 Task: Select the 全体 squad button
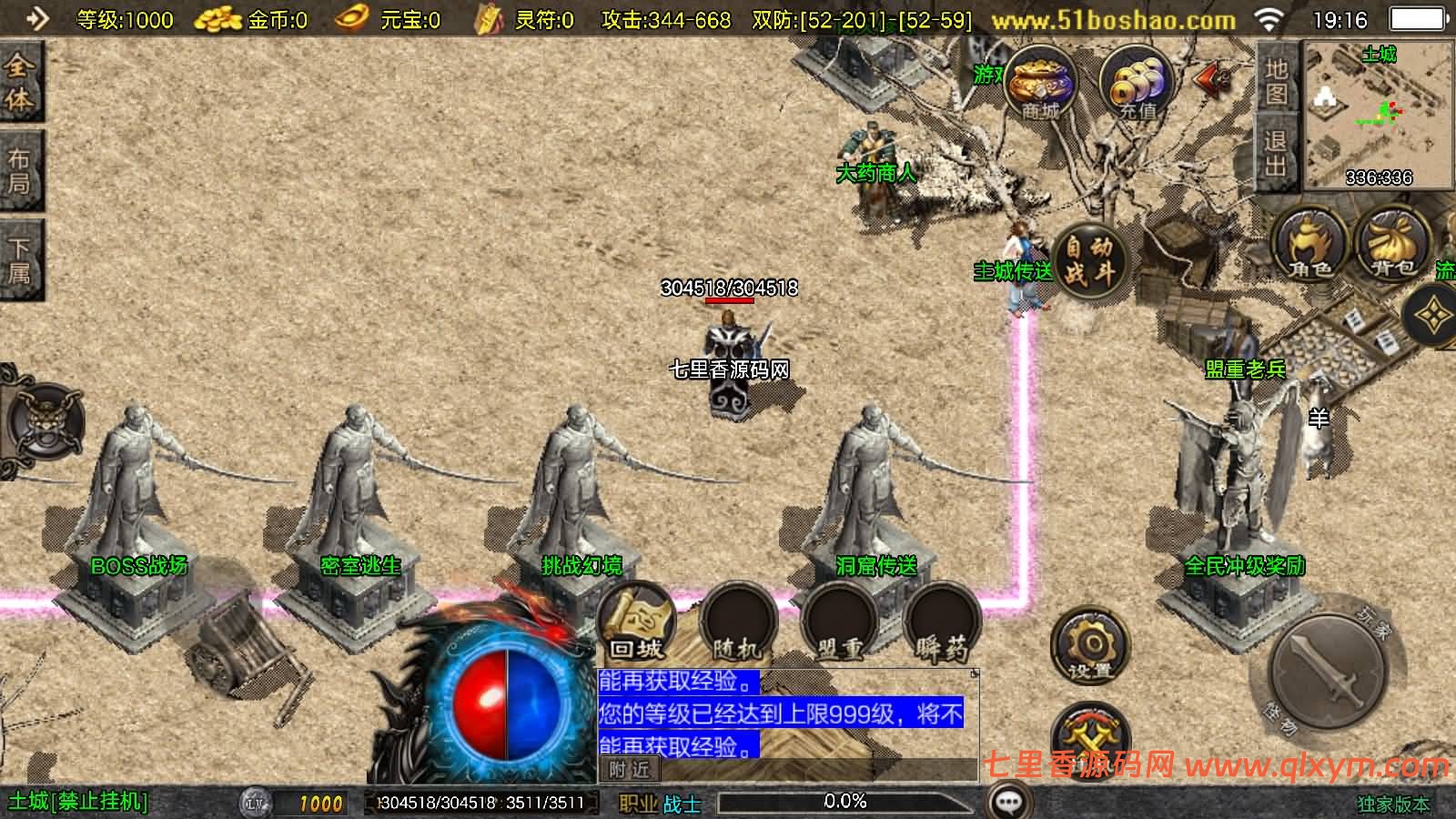point(20,83)
